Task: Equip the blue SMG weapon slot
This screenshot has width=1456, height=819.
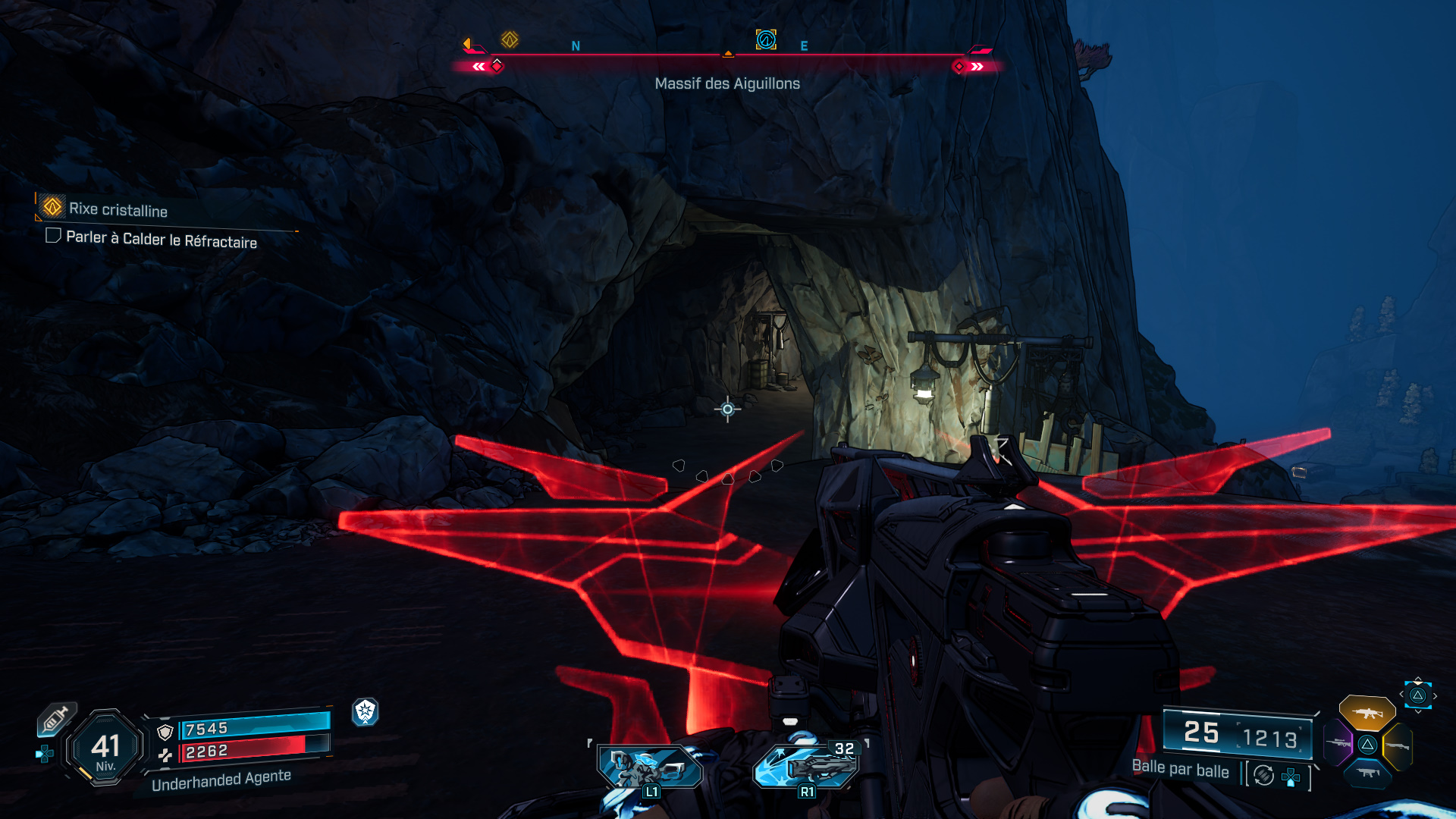Action: point(1367,773)
